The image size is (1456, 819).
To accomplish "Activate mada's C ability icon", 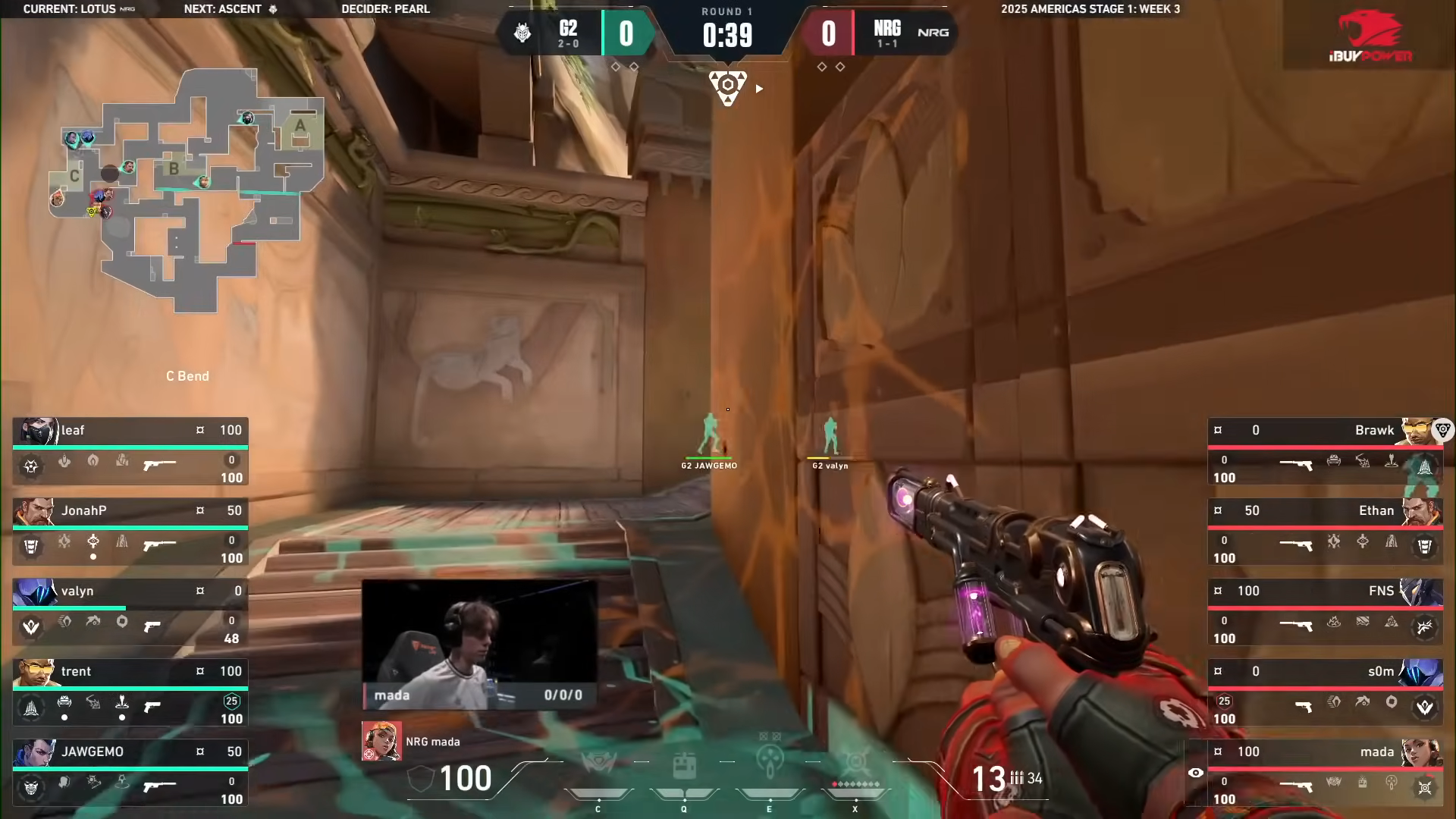I will [598, 764].
